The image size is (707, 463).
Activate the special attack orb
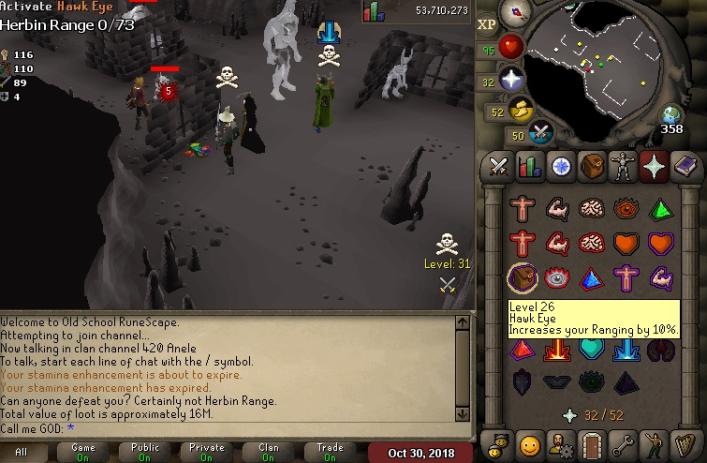tap(541, 132)
